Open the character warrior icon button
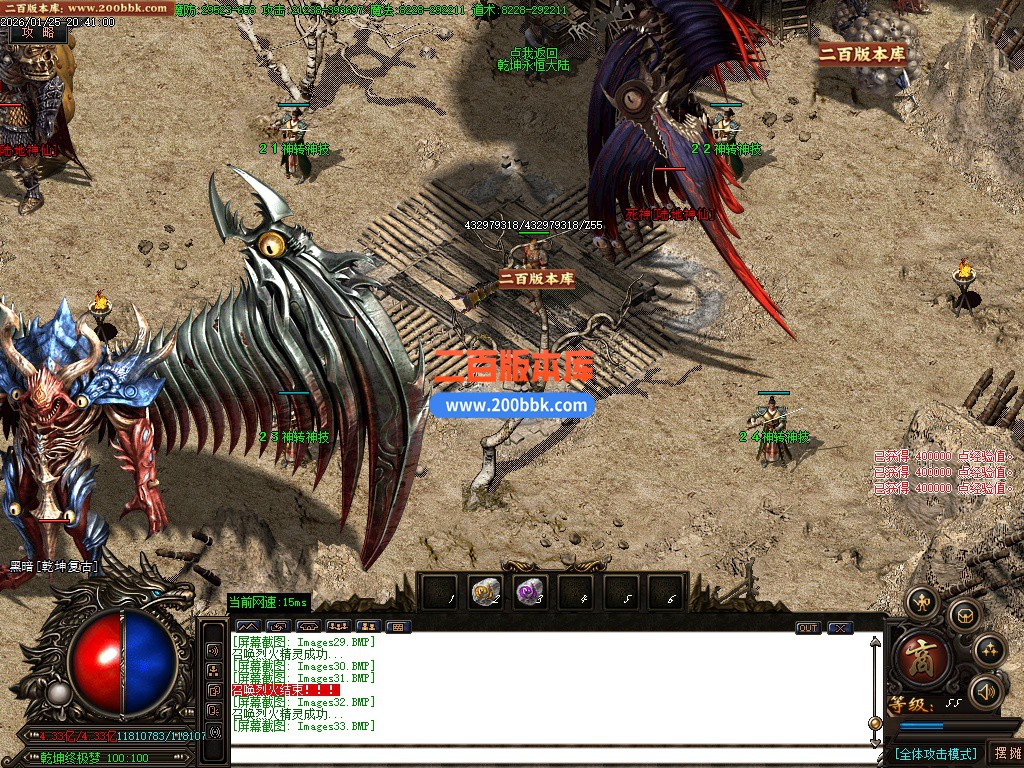 921,601
